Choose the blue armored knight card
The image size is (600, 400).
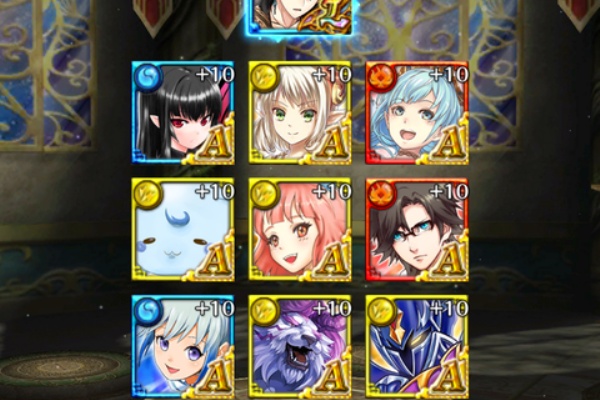pyautogui.click(x=417, y=343)
